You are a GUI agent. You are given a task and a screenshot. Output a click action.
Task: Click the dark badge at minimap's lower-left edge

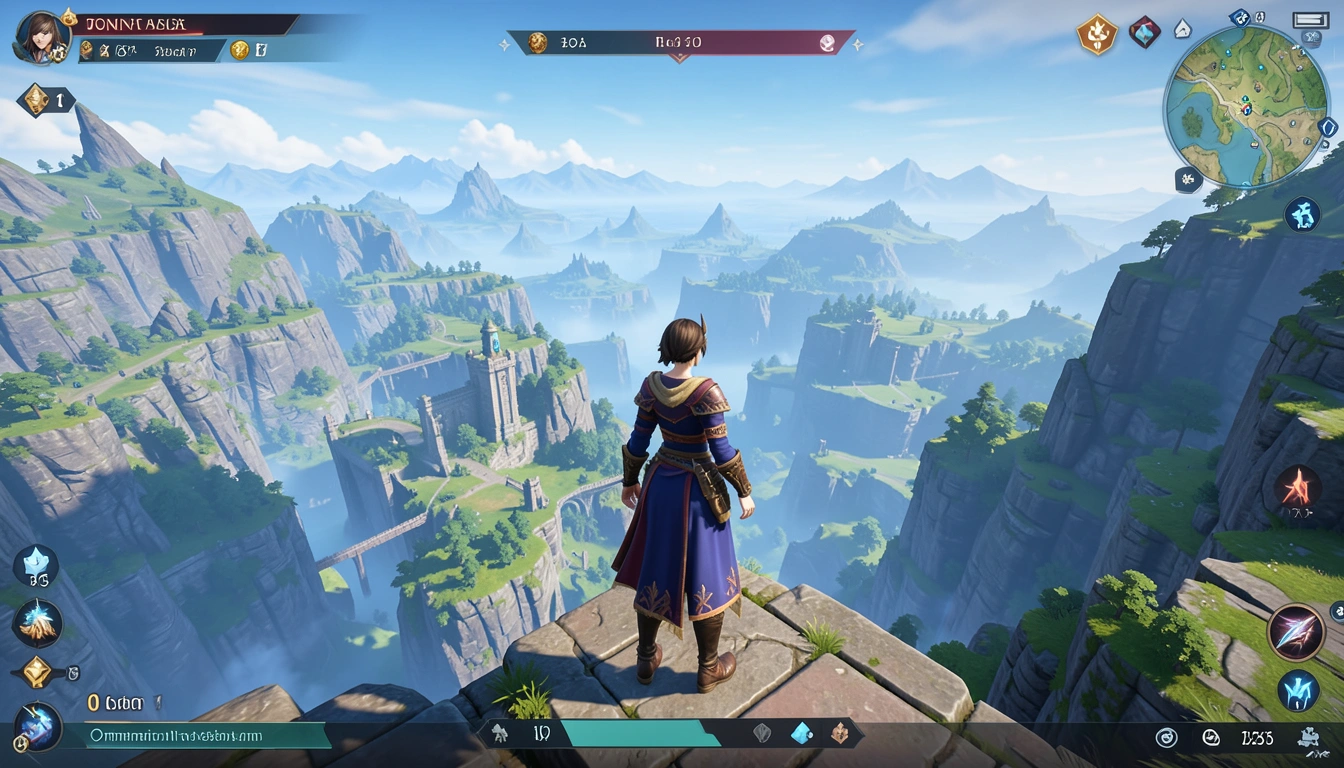pos(1188,180)
